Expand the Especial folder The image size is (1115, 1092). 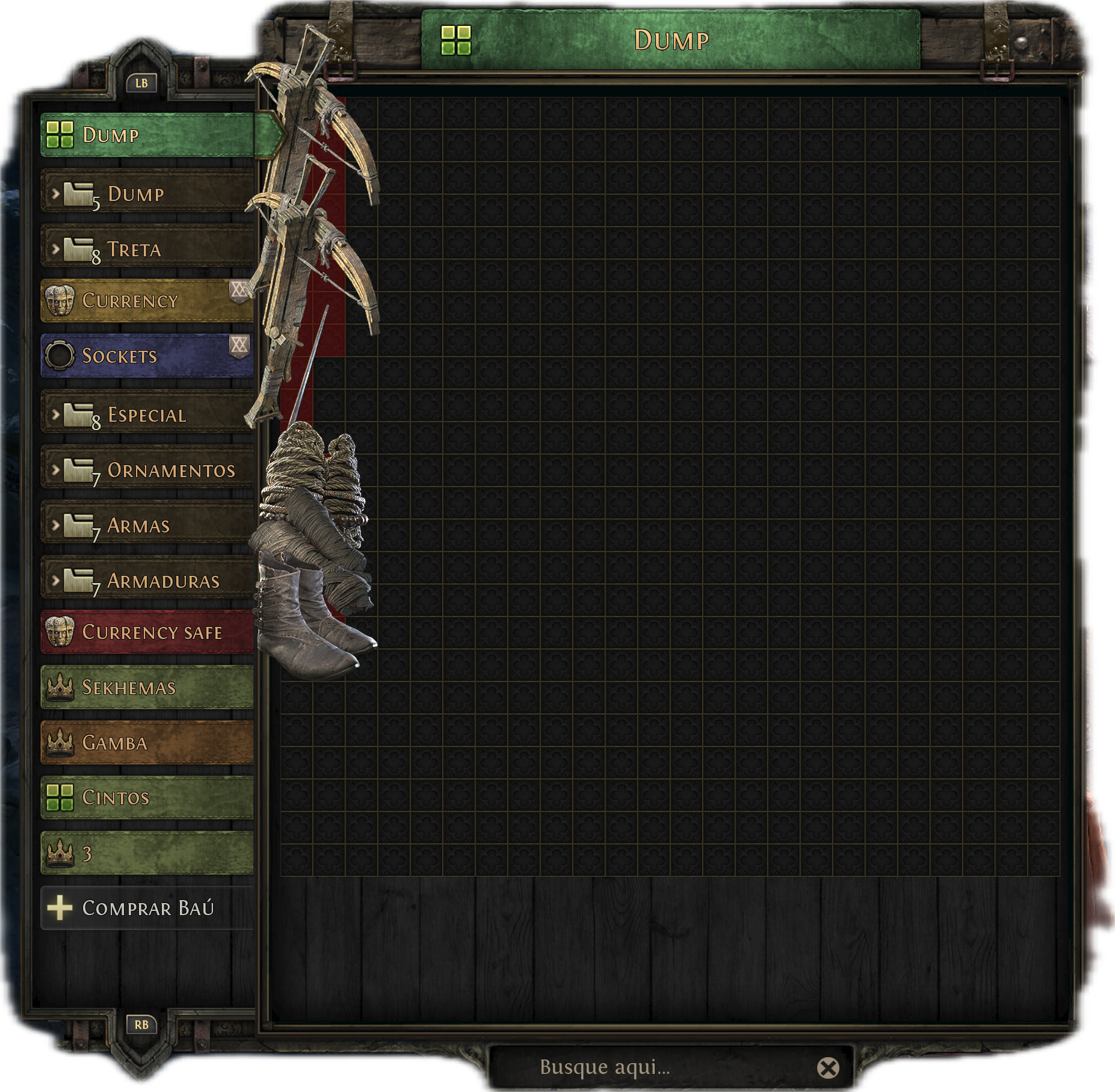click(147, 415)
